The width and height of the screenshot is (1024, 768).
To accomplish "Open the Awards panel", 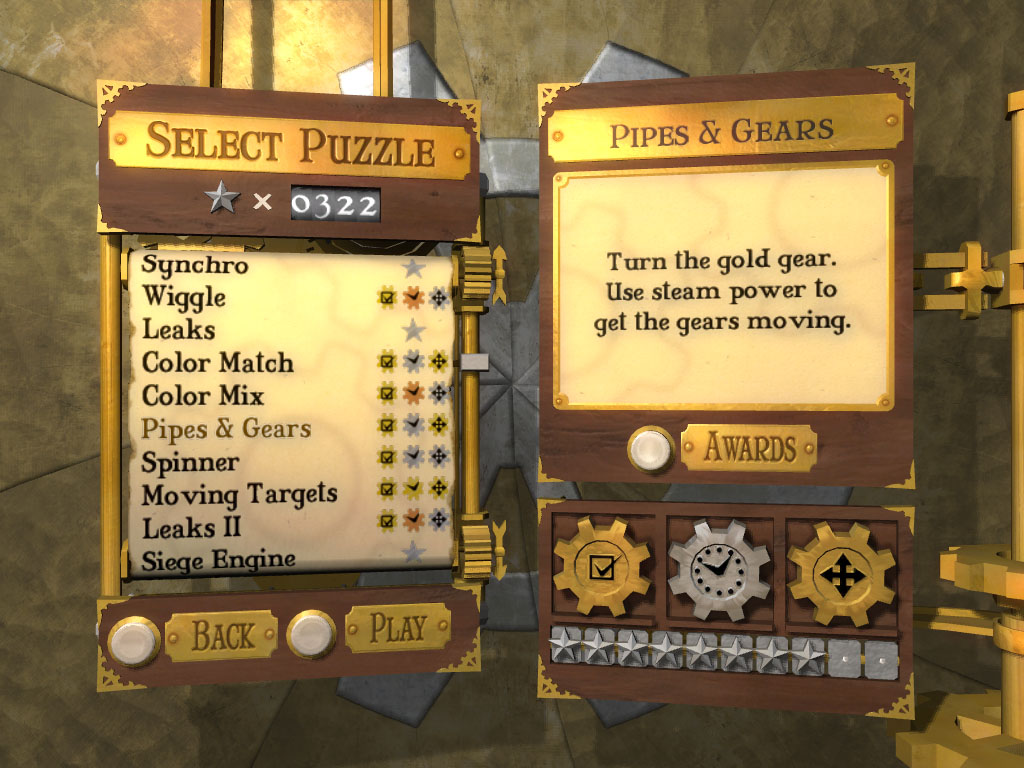I will point(749,448).
